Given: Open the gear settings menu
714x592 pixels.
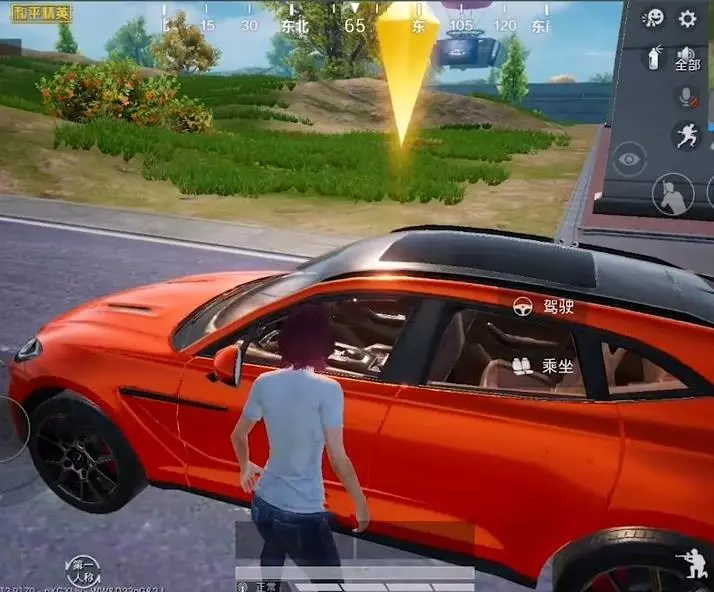Looking at the screenshot, I should pos(687,18).
